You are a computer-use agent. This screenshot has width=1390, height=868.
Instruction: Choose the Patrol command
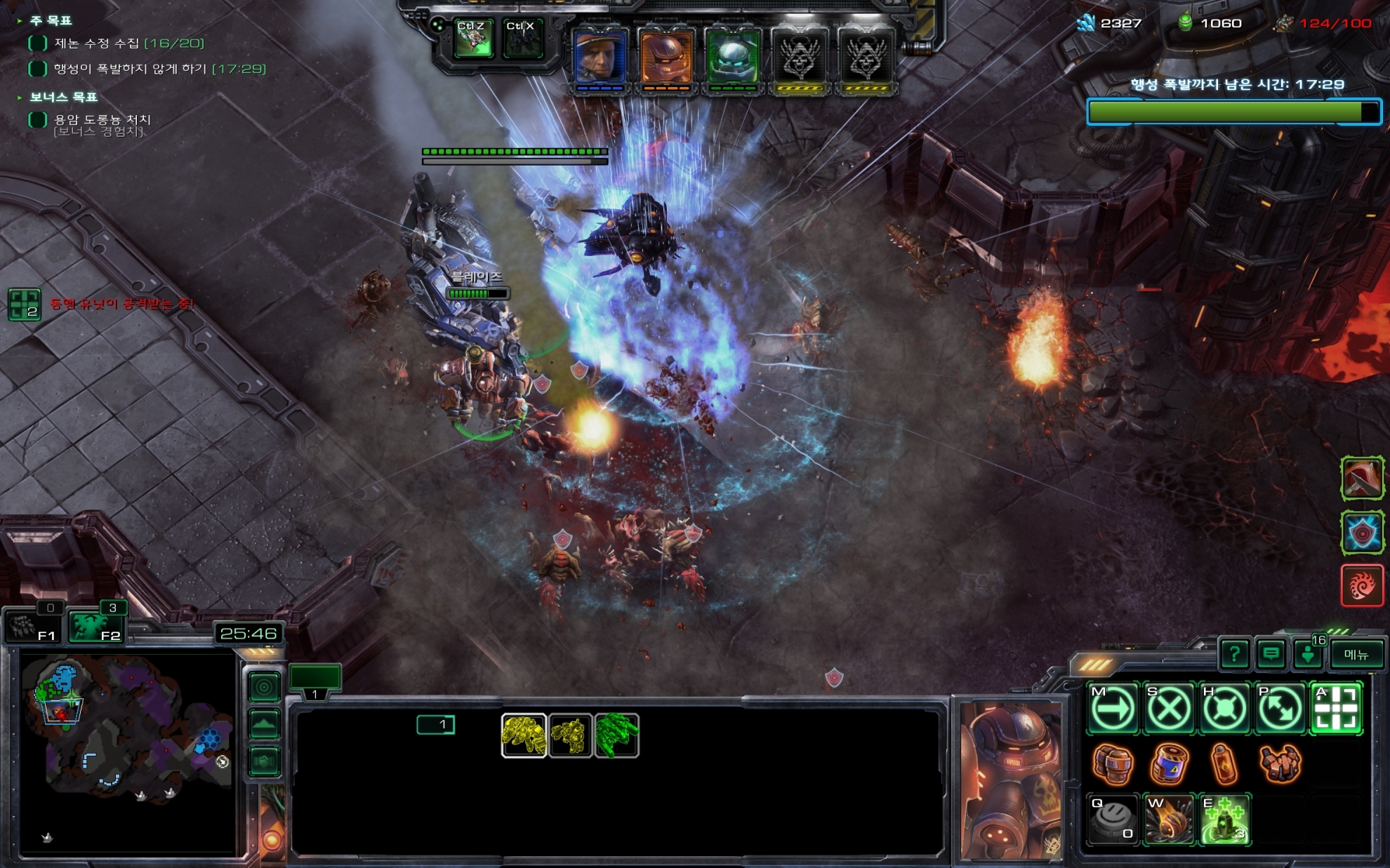[x=1280, y=709]
